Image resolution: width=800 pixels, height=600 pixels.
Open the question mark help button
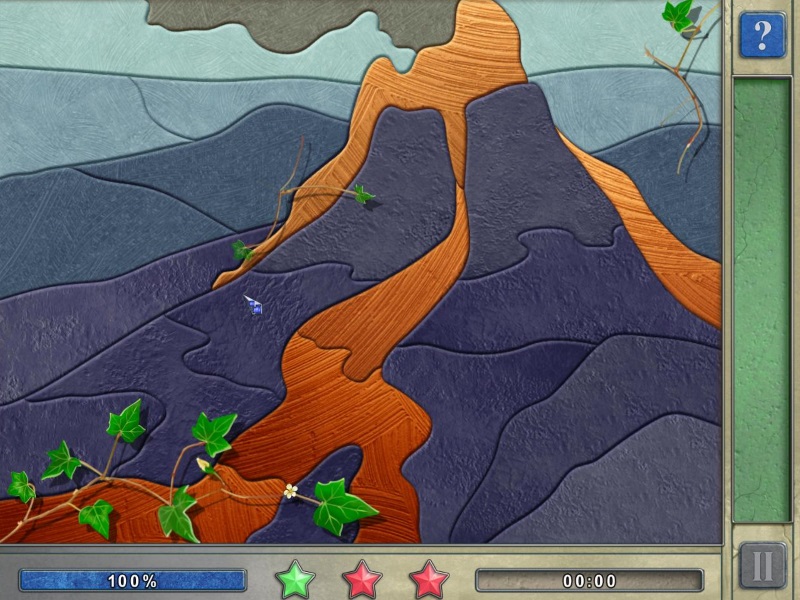[762, 35]
